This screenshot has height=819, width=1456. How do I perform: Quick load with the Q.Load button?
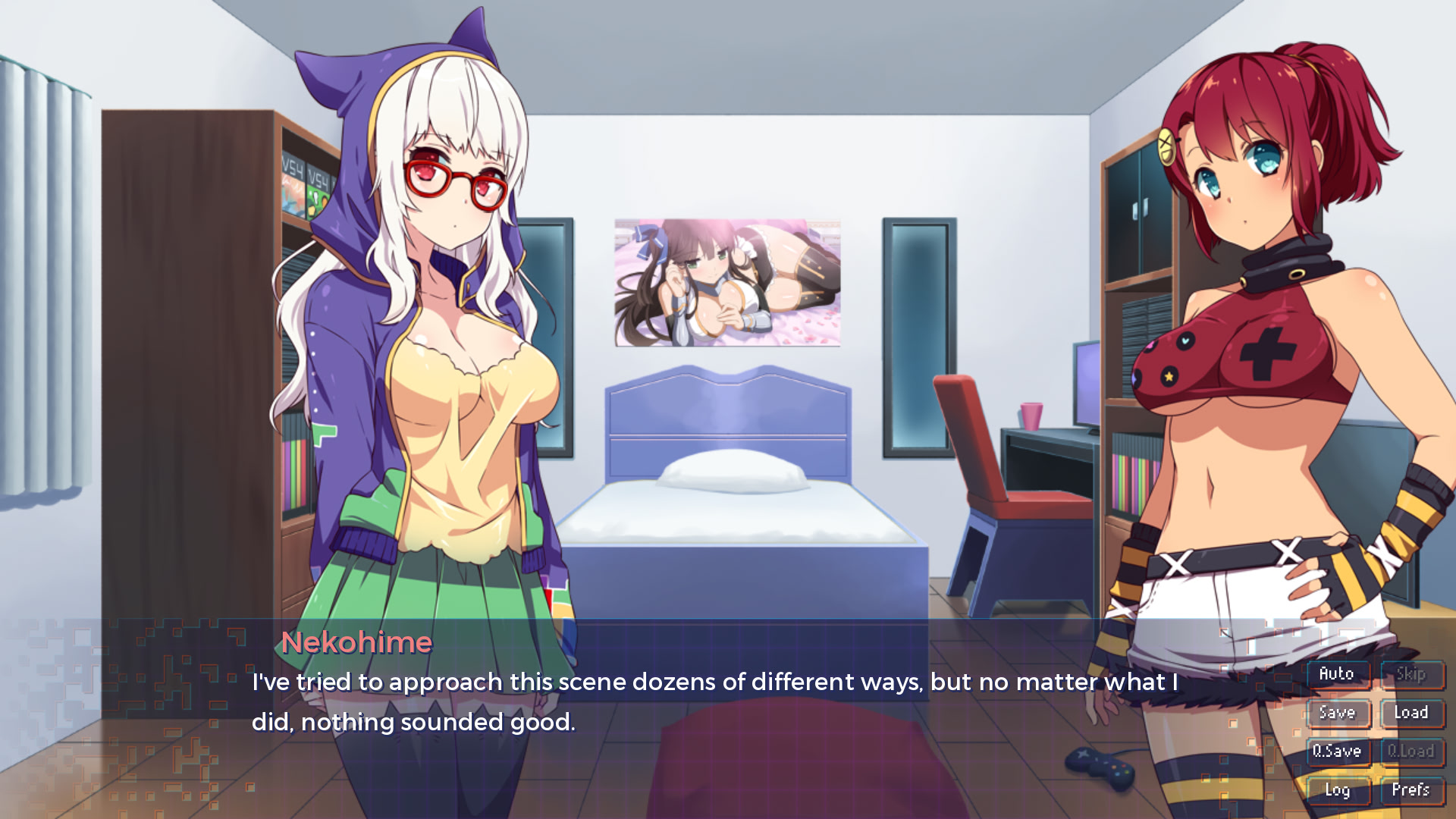(x=1412, y=751)
